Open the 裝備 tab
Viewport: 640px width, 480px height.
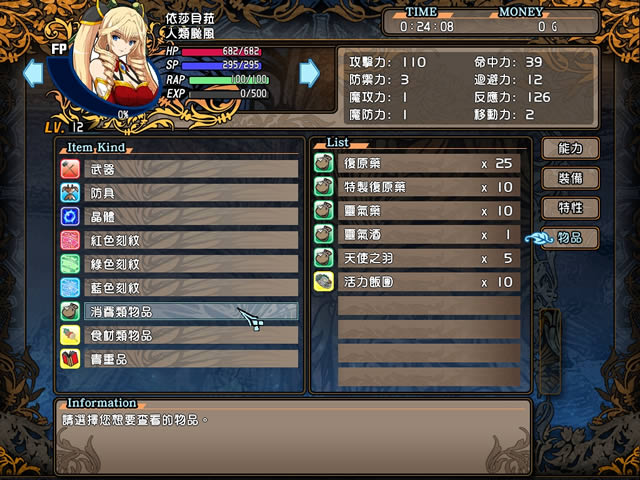coord(570,178)
